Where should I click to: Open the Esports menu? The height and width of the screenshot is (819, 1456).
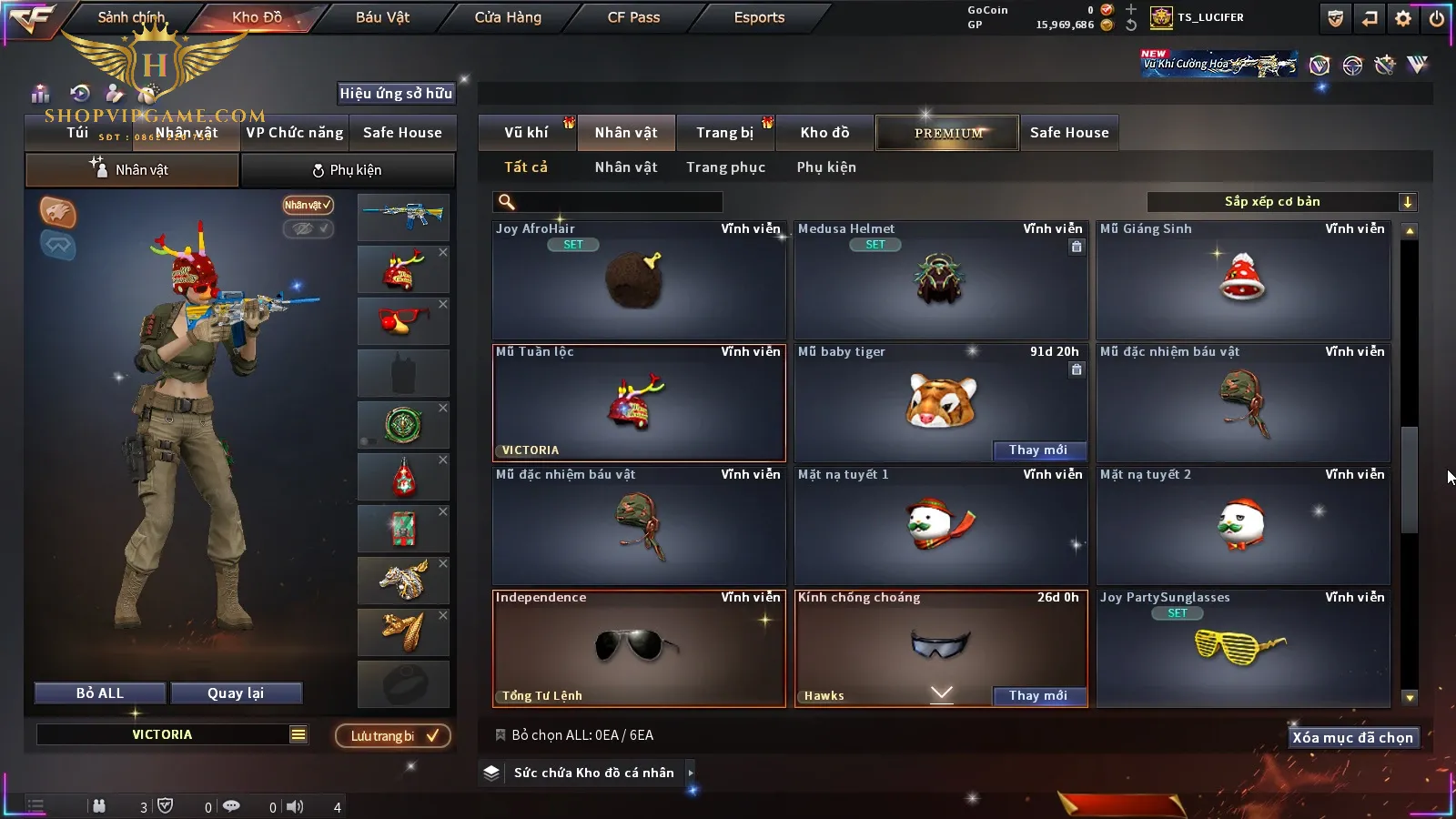click(x=759, y=17)
